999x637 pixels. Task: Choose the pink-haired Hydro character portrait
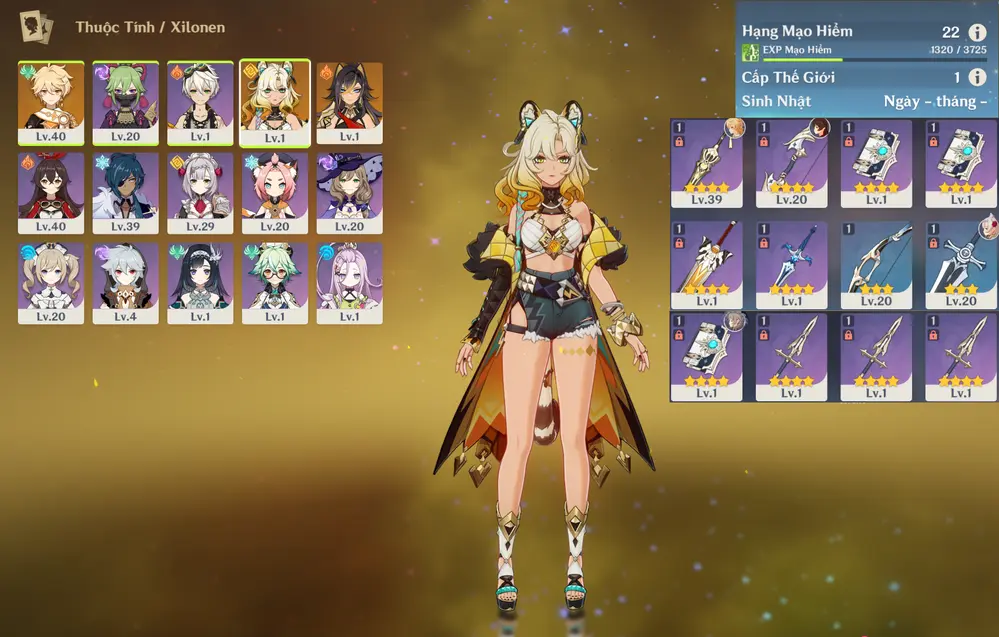pyautogui.click(x=349, y=282)
